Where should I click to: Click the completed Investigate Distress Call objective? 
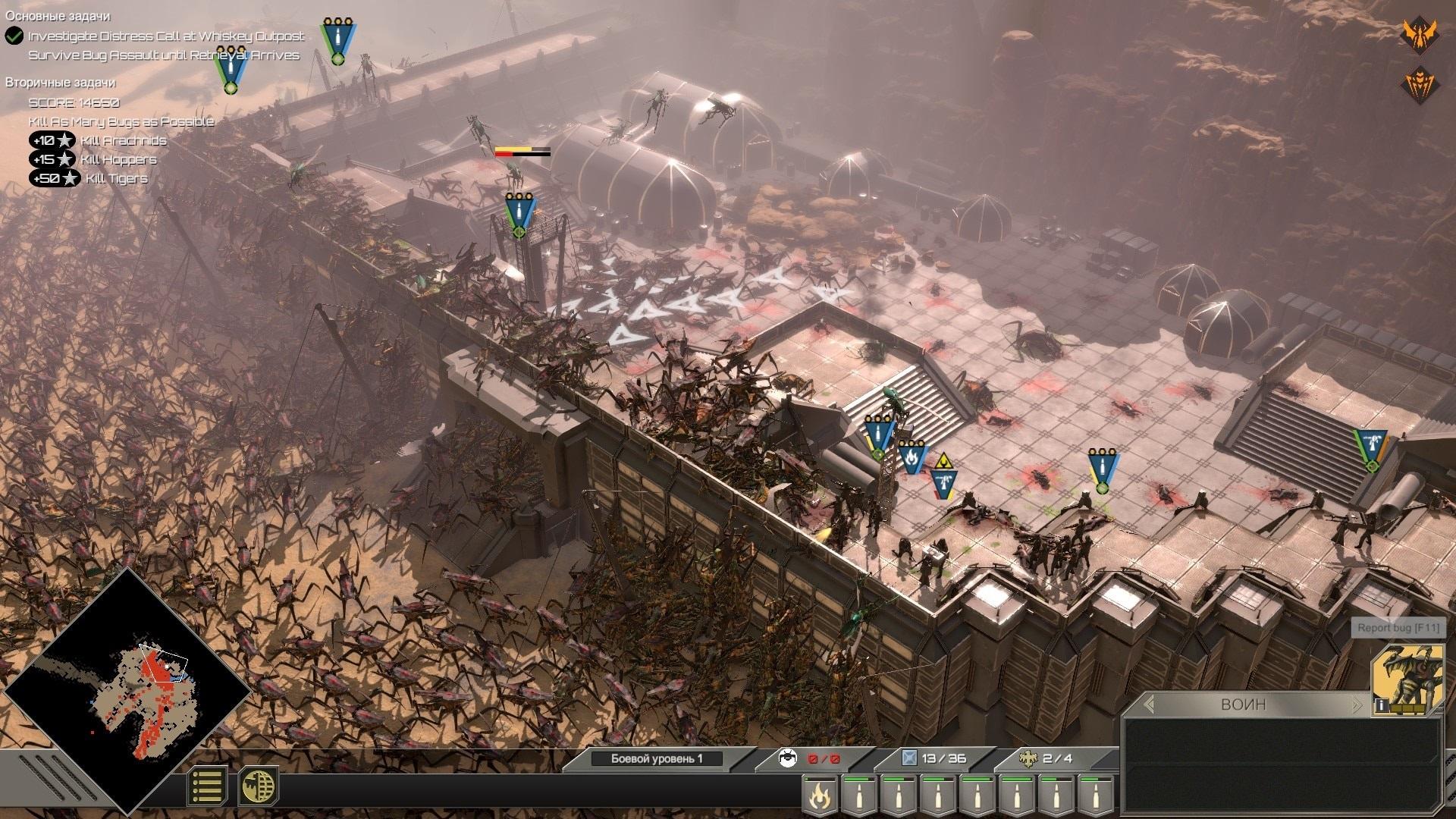click(x=165, y=36)
